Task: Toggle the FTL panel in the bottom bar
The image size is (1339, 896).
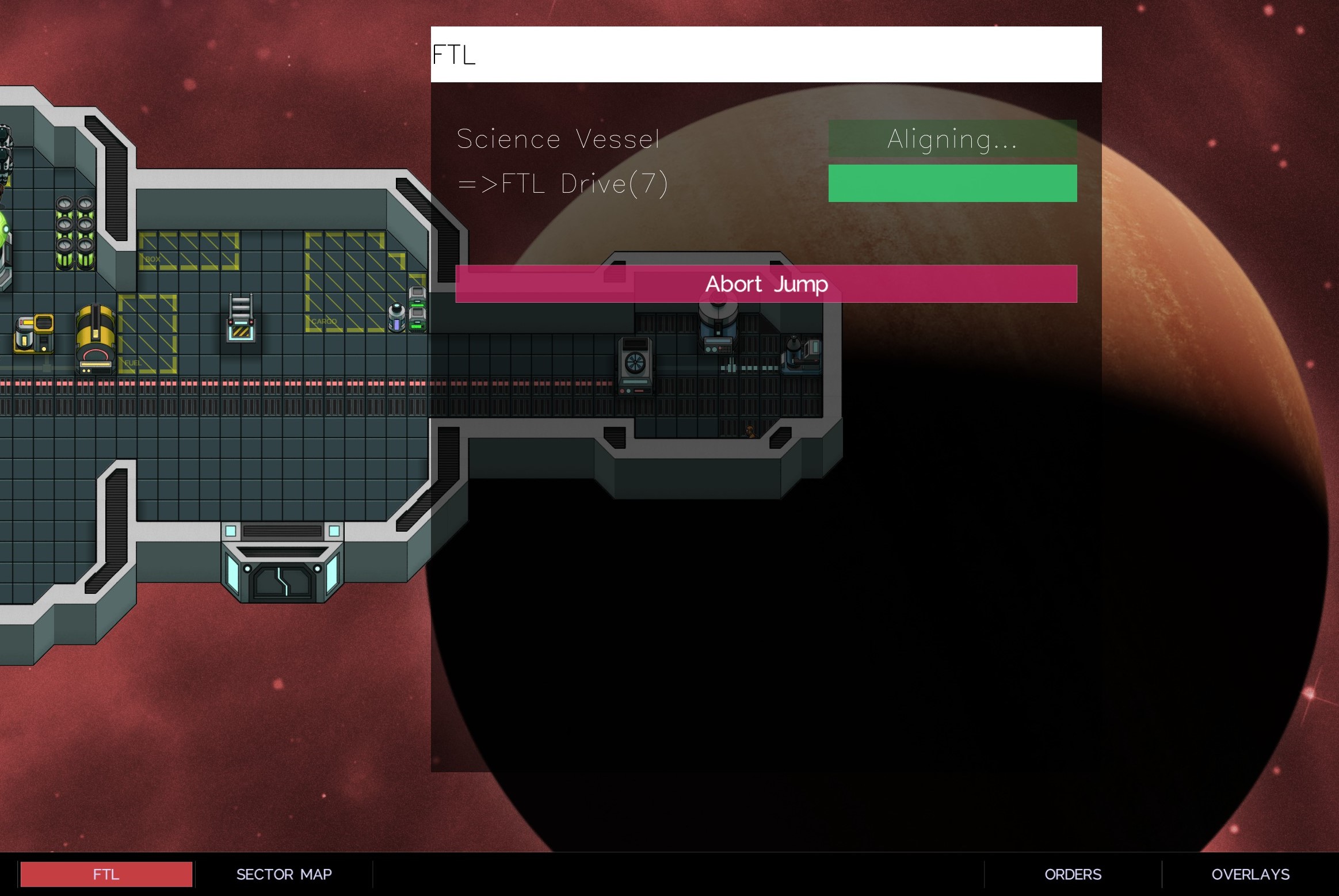Action: [106, 874]
